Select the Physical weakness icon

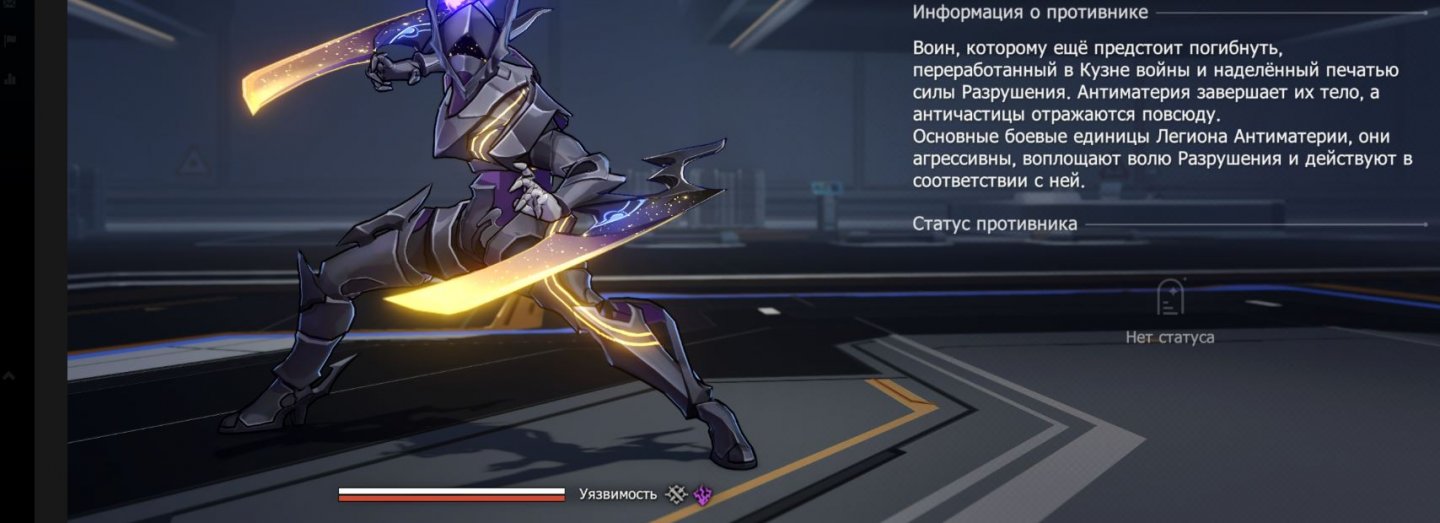(x=677, y=494)
